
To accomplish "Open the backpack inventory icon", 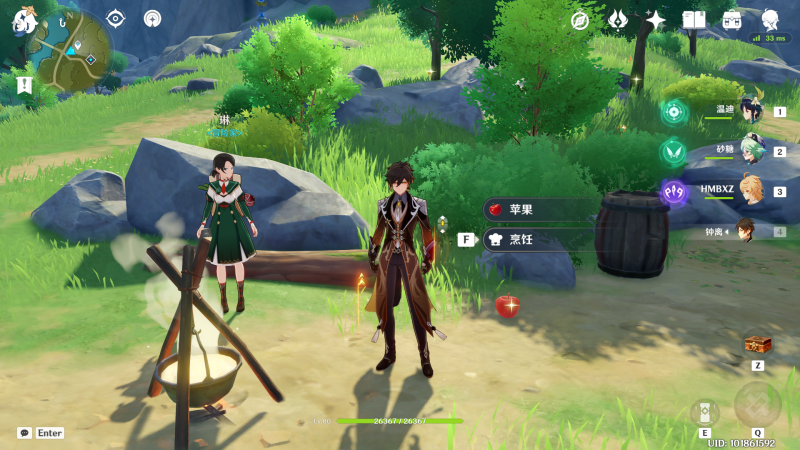I will pos(732,20).
